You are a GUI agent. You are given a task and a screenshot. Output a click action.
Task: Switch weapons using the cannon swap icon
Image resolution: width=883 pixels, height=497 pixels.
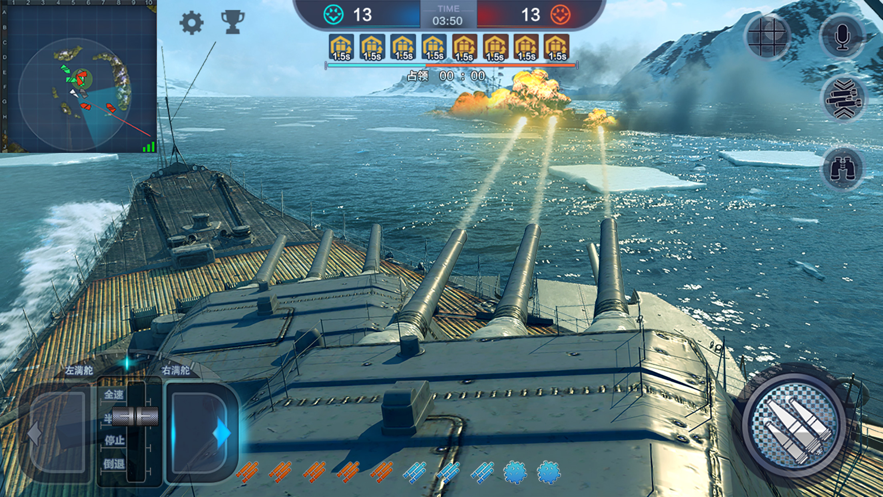point(842,100)
